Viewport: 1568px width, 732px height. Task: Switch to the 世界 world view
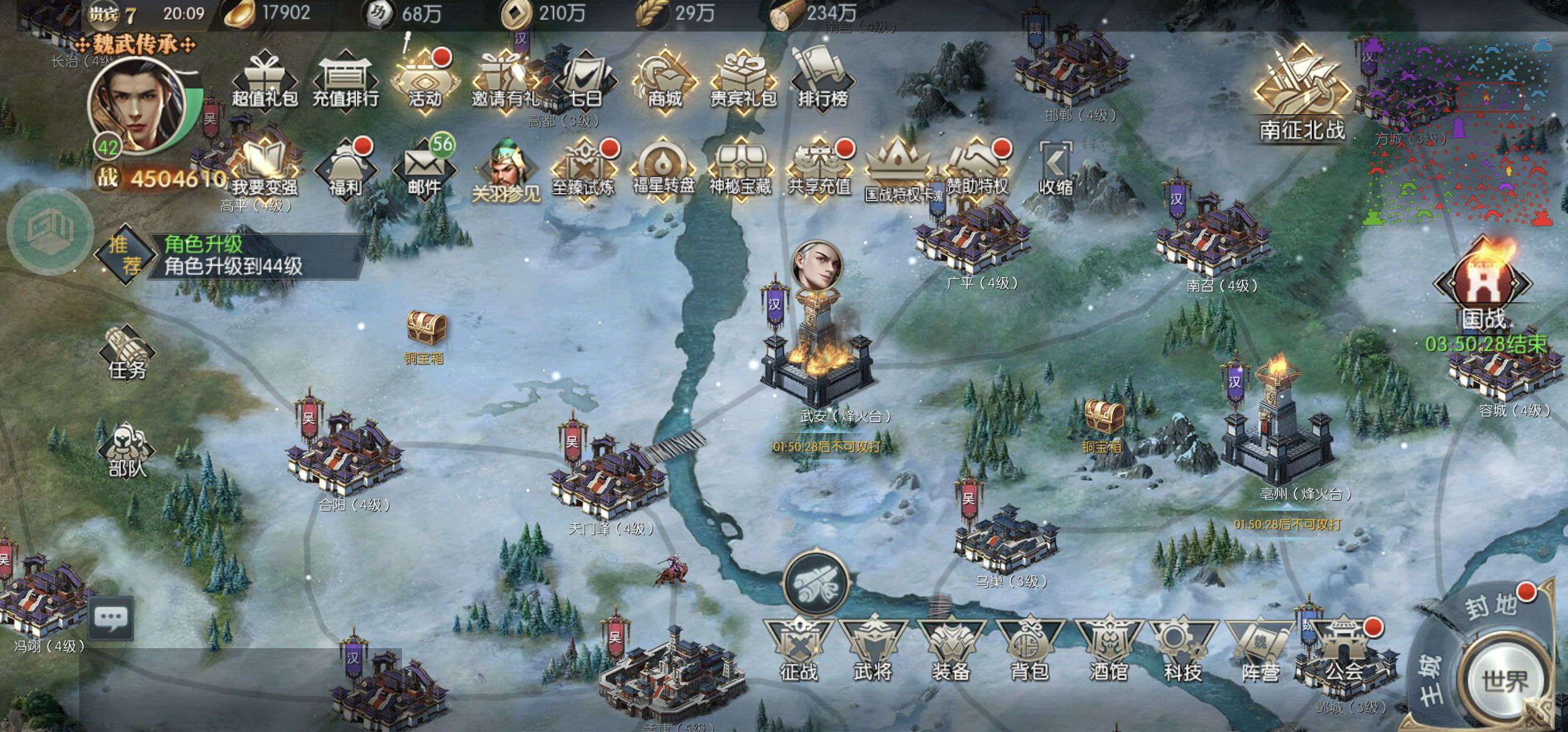[x=1504, y=679]
